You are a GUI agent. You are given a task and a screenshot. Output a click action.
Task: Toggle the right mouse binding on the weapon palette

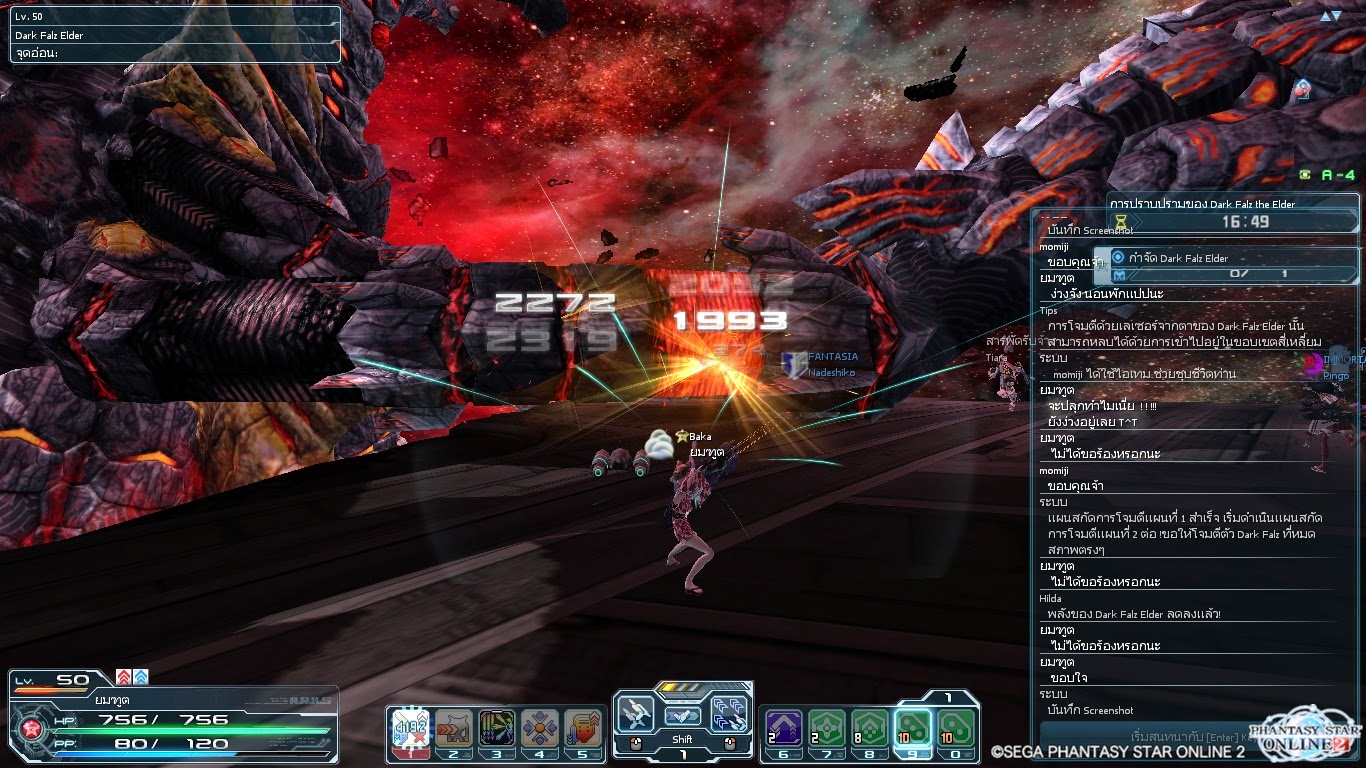coord(730,742)
